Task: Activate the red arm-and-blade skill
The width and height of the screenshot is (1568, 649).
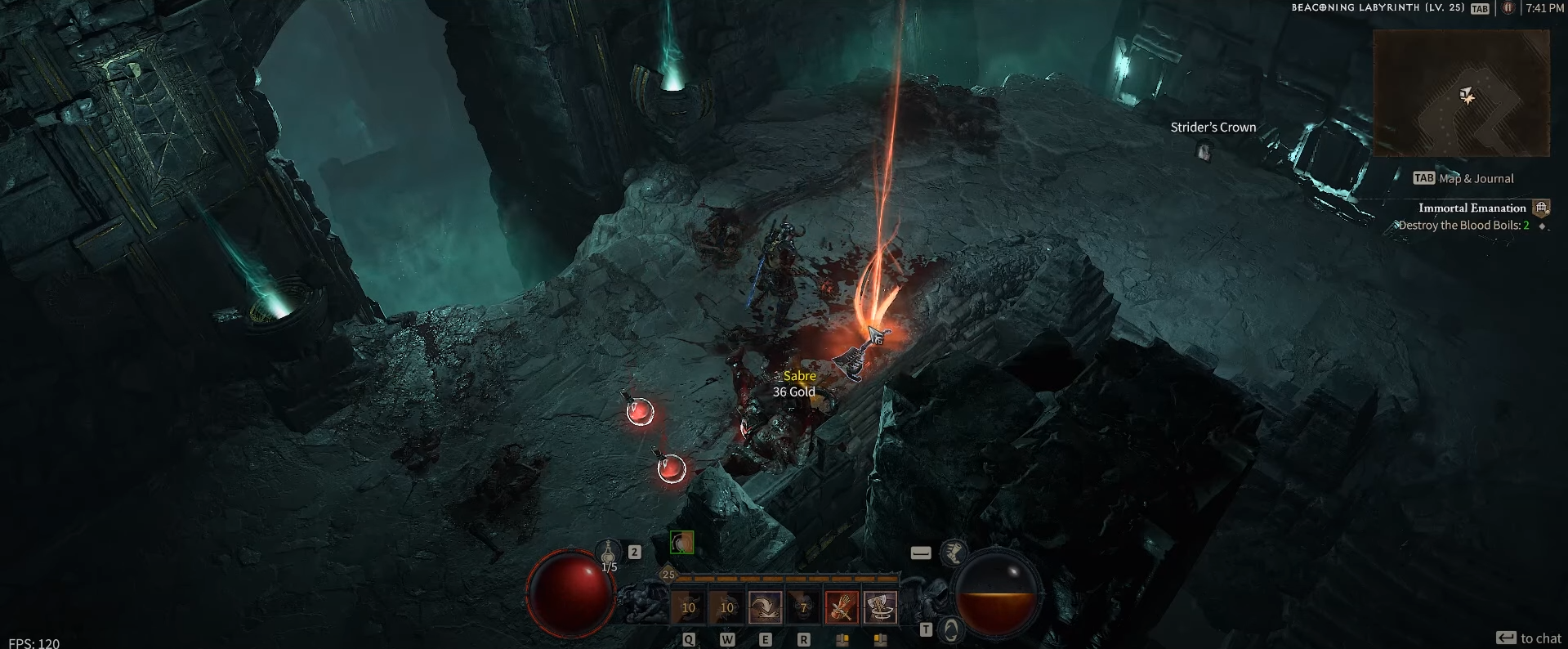Action: [842, 607]
